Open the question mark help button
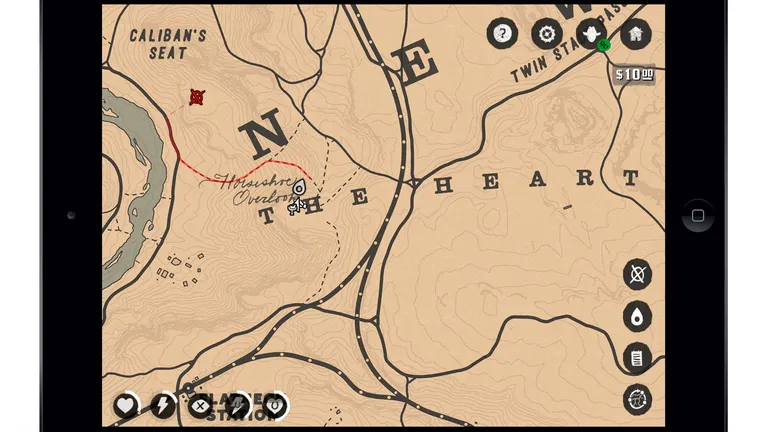The width and height of the screenshot is (770, 432). (x=502, y=34)
